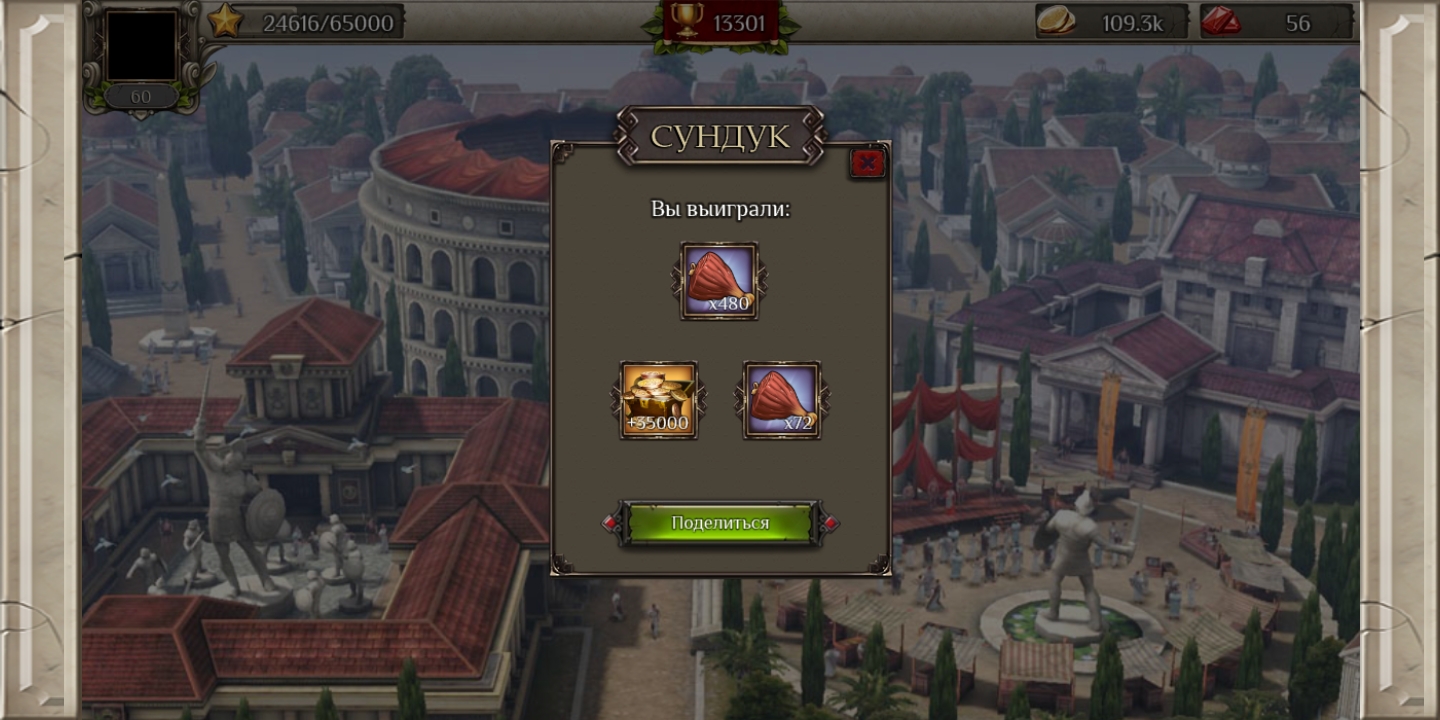
Task: Tap the gold coins currency icon
Action: point(1055,21)
